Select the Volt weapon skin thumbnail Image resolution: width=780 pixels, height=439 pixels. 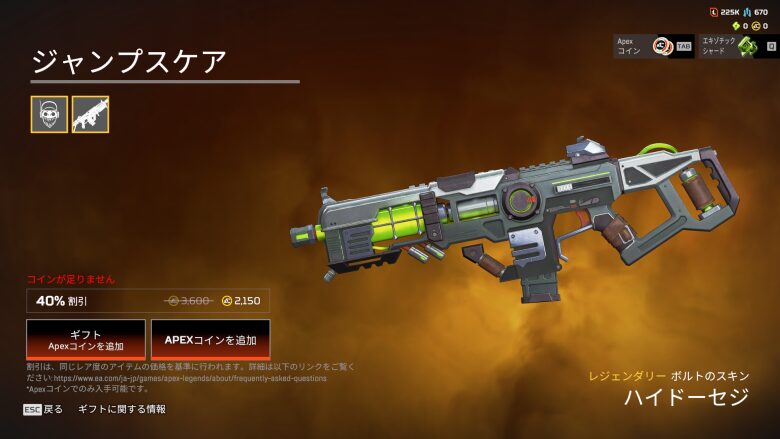(90, 115)
